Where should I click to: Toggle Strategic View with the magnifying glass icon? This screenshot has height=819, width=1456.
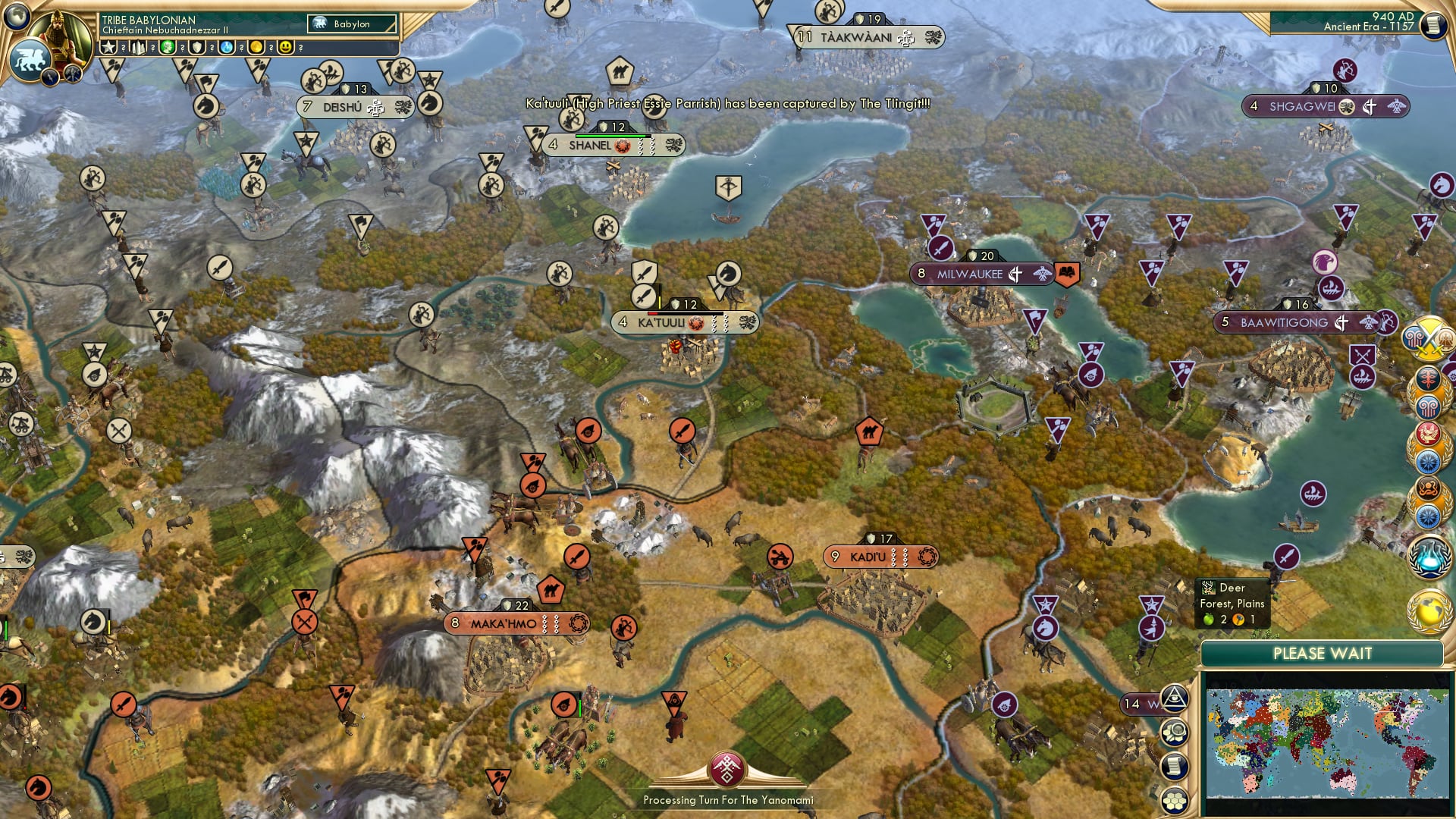coord(1175,732)
